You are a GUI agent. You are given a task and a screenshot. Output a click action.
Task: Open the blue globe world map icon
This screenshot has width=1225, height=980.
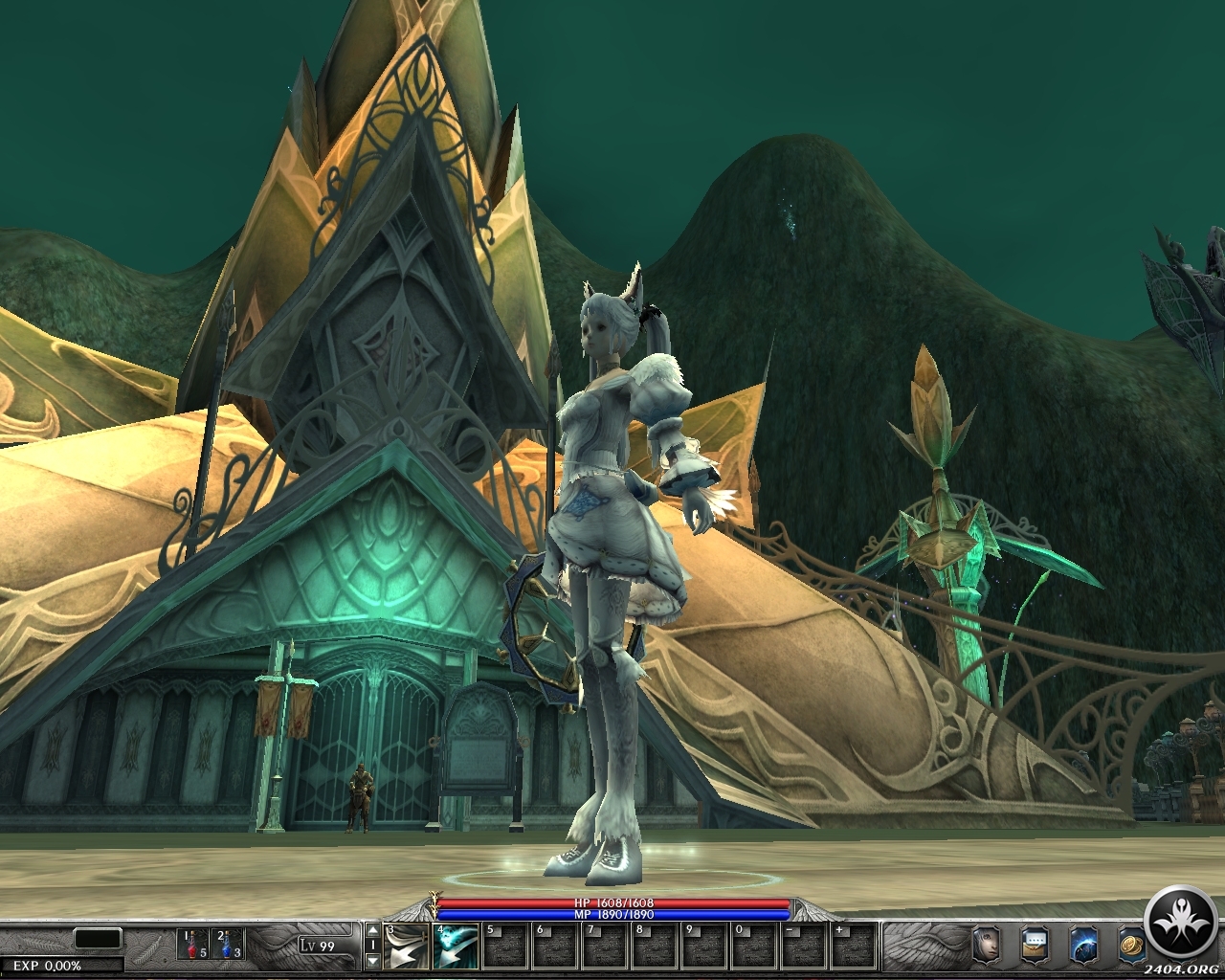coord(1082,944)
